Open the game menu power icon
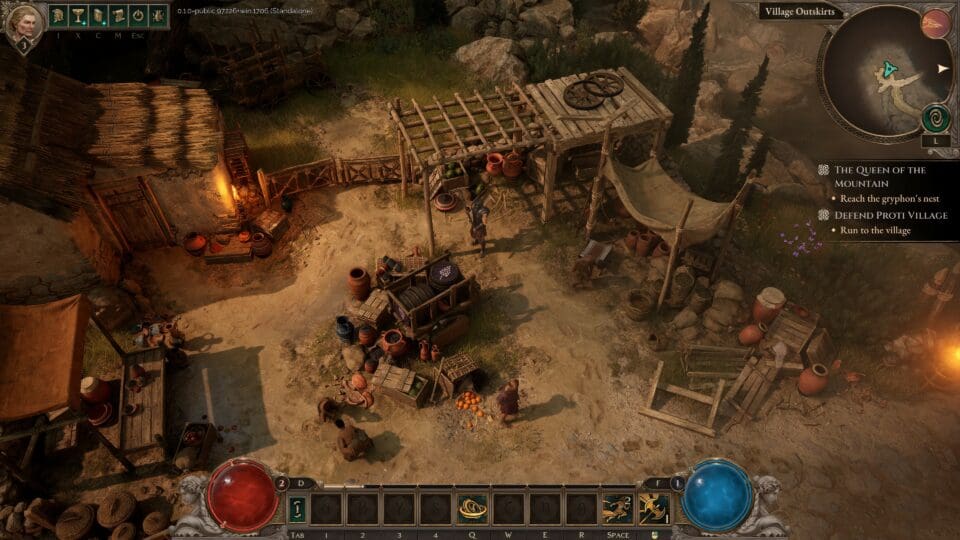 137,17
